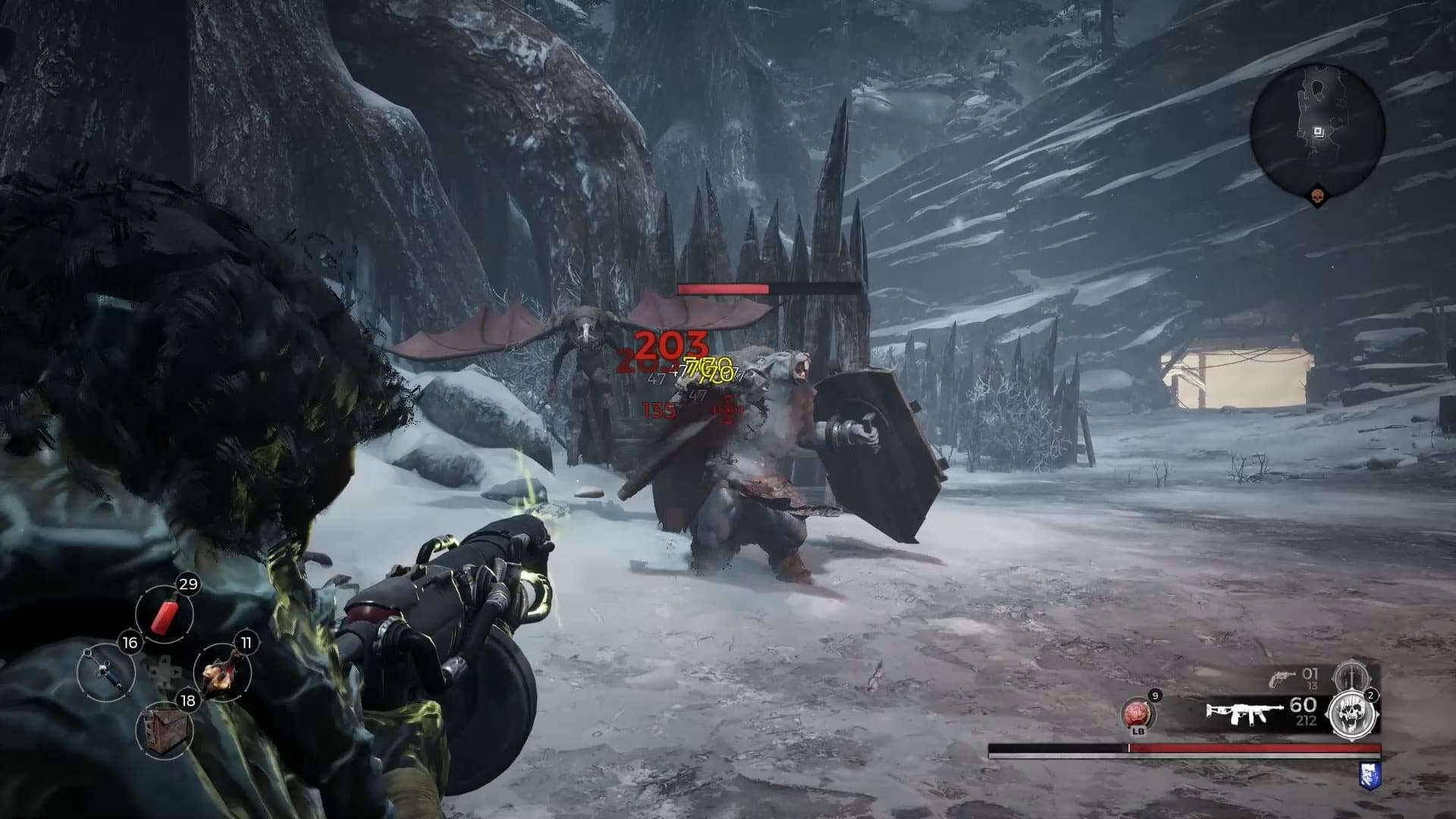The image size is (1456, 819).
Task: Select the dimmed sword mod icon
Action: tap(1350, 675)
